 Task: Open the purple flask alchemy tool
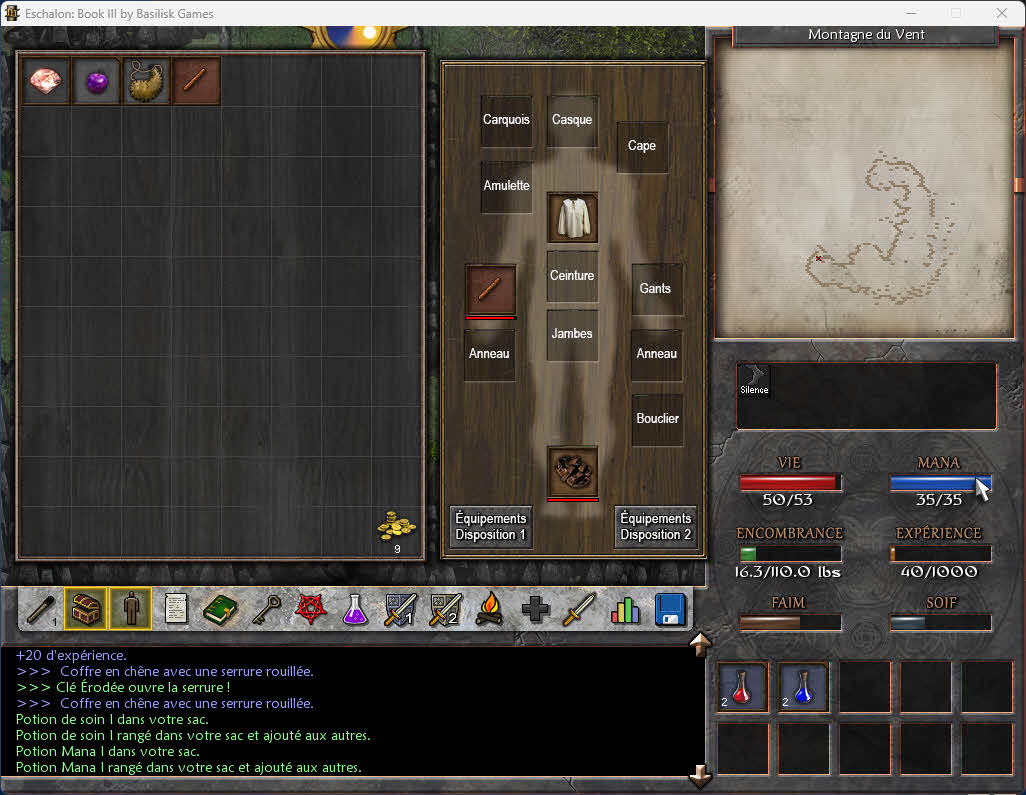pos(355,608)
